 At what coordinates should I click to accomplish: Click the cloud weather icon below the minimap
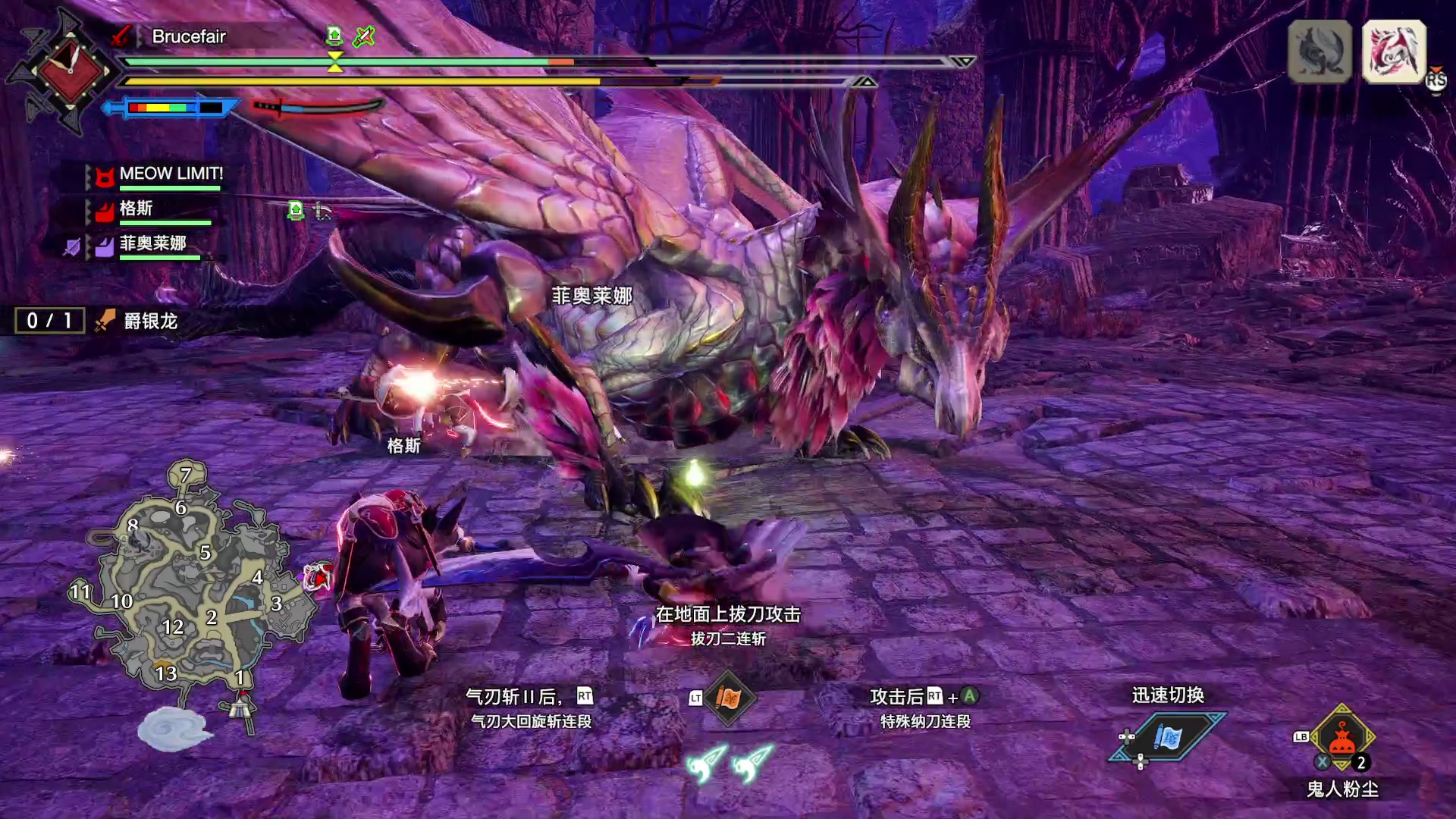(x=174, y=730)
